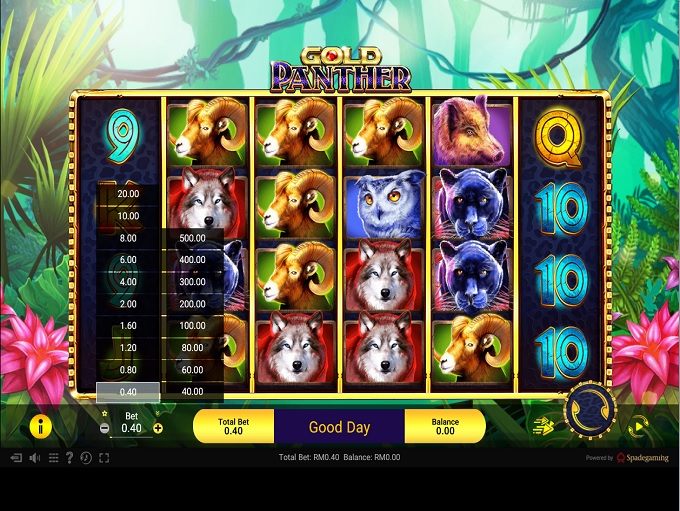The width and height of the screenshot is (680, 511).
Task: Open the question mark help icon
Action: pos(69,458)
